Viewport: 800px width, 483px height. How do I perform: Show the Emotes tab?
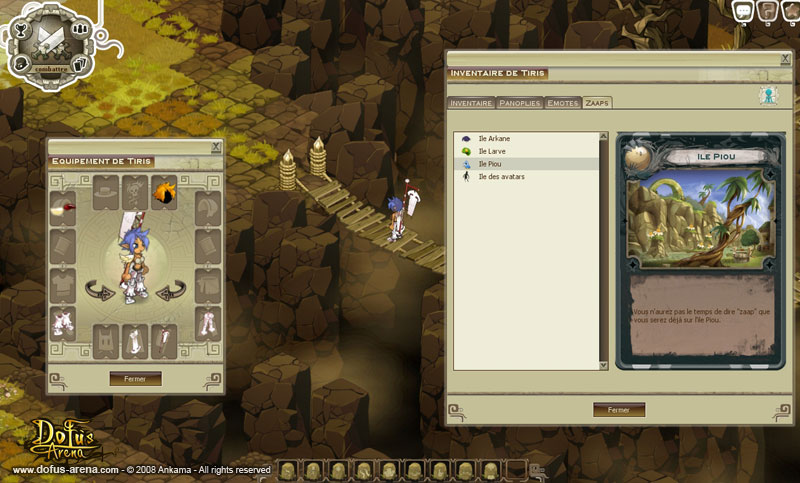coord(562,103)
